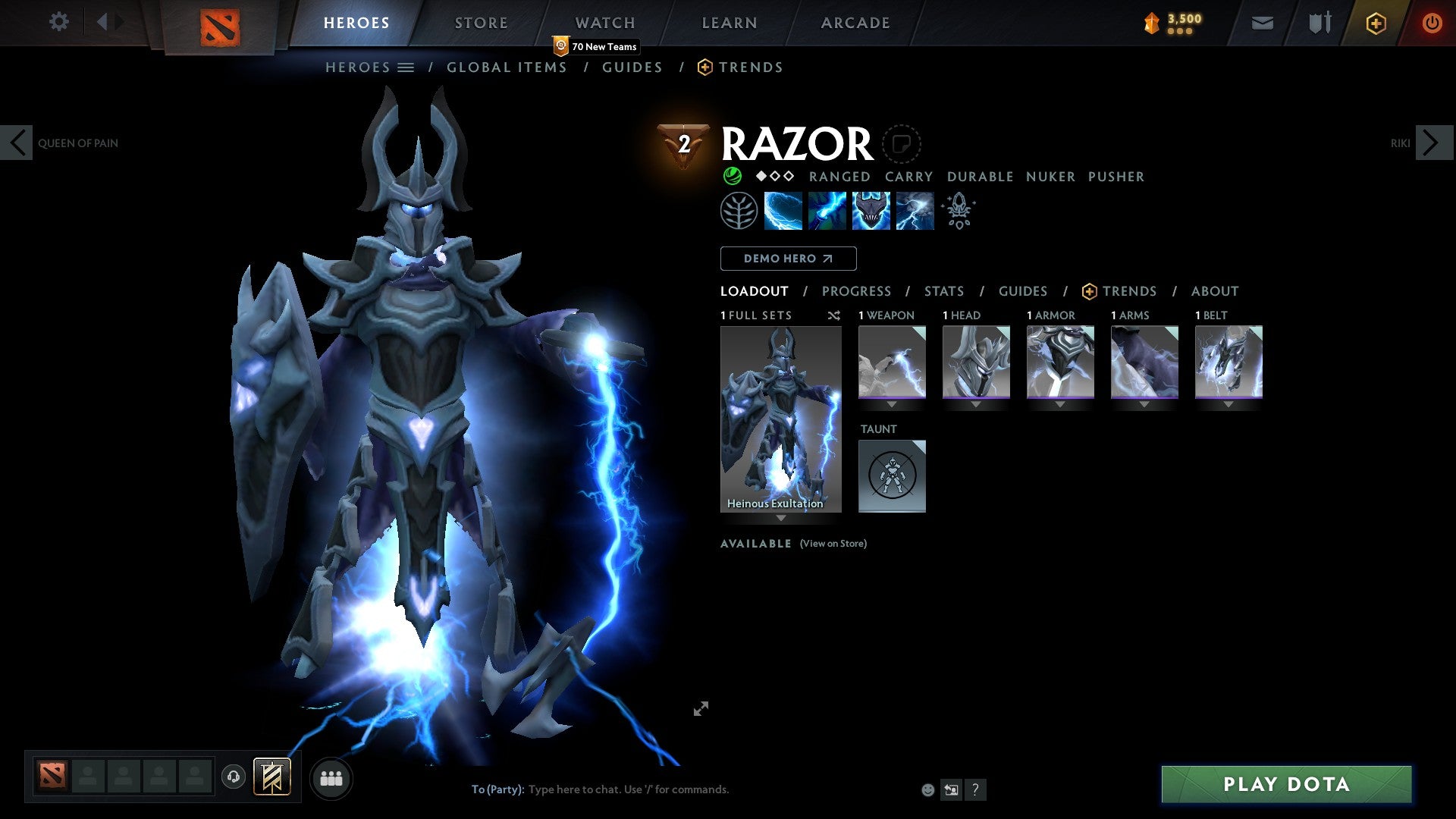This screenshot has width=1456, height=819.
Task: Expand the weapon slot item chevron
Action: pyautogui.click(x=893, y=405)
